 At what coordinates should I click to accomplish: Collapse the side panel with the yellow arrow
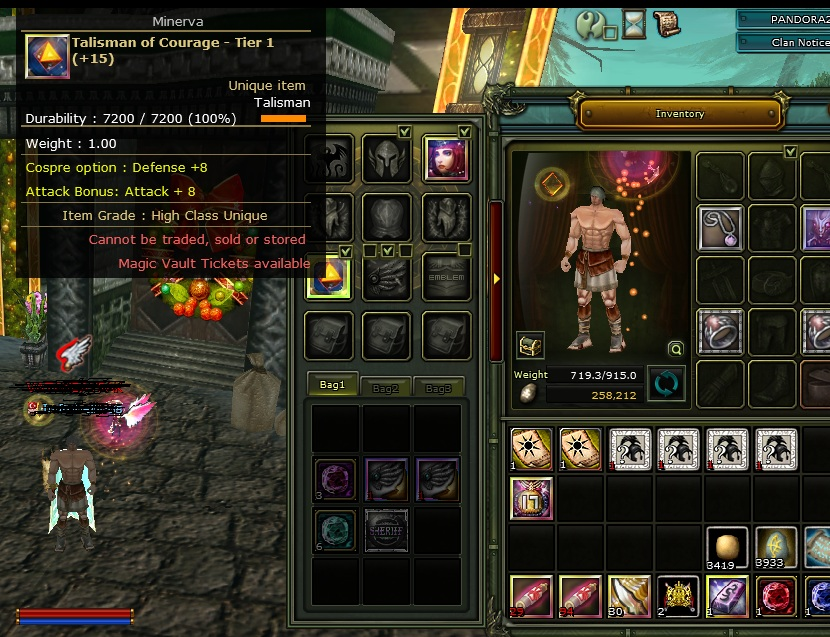pos(495,279)
